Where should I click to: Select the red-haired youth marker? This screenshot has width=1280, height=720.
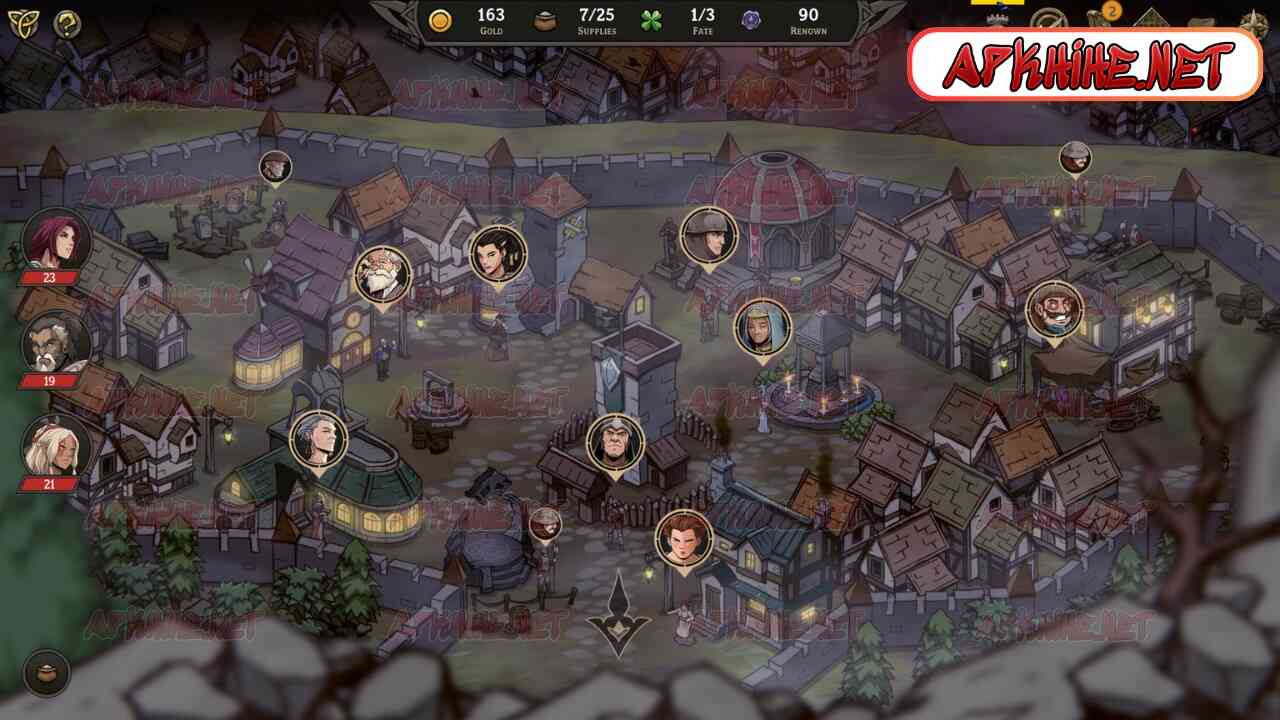click(684, 538)
